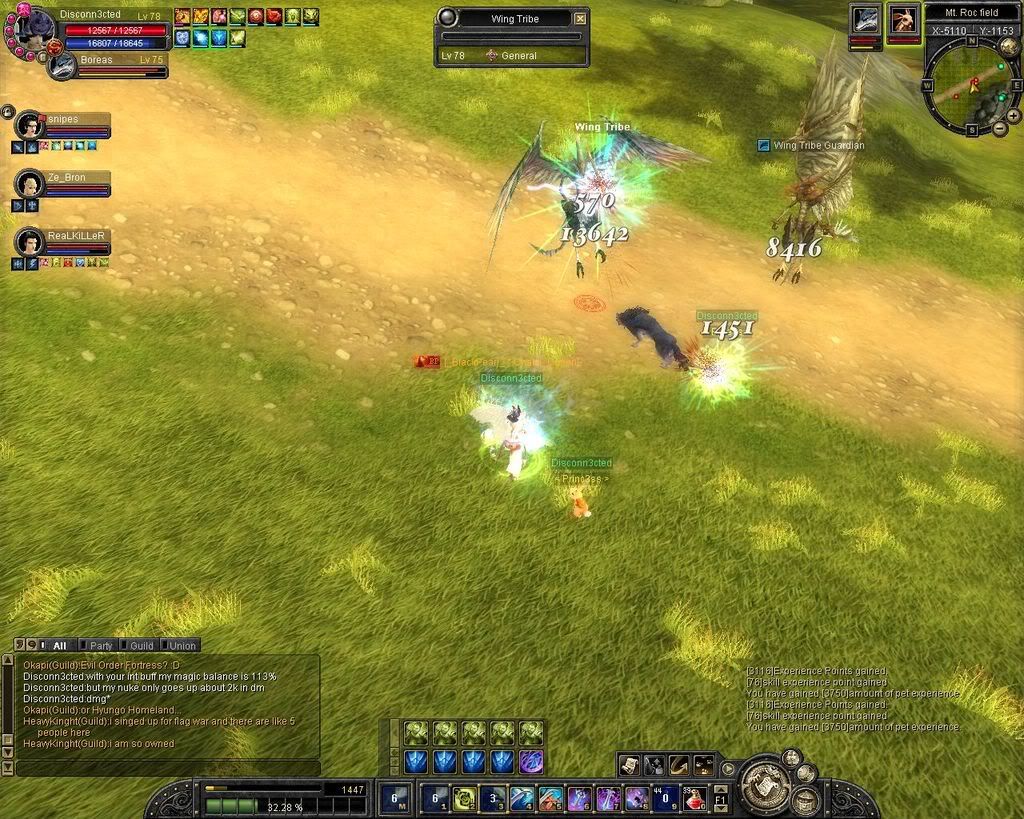Zoom in the minimap with plus button
This screenshot has width=1024, height=819.
click(1014, 115)
